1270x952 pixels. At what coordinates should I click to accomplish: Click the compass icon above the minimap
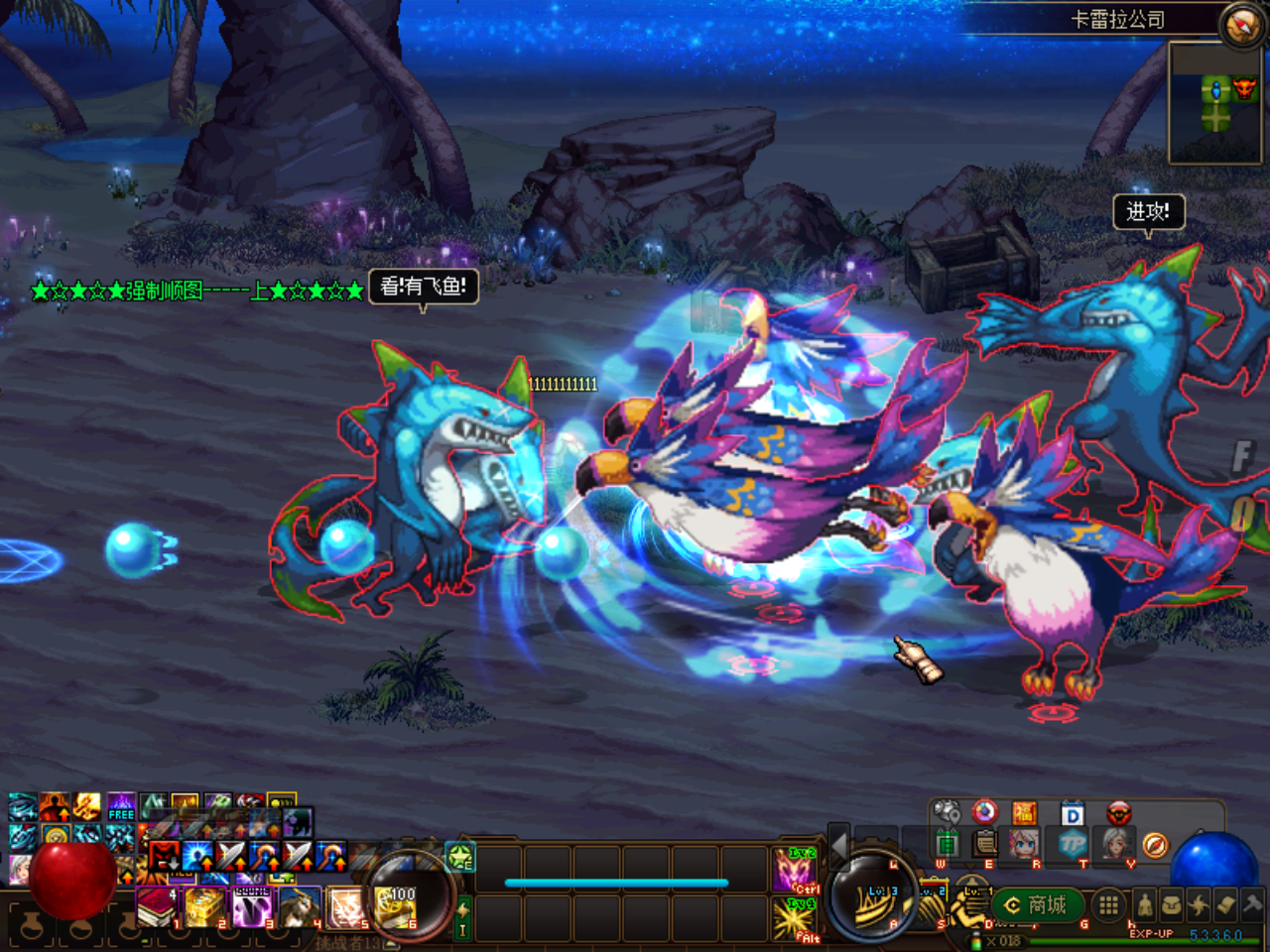tap(1241, 25)
